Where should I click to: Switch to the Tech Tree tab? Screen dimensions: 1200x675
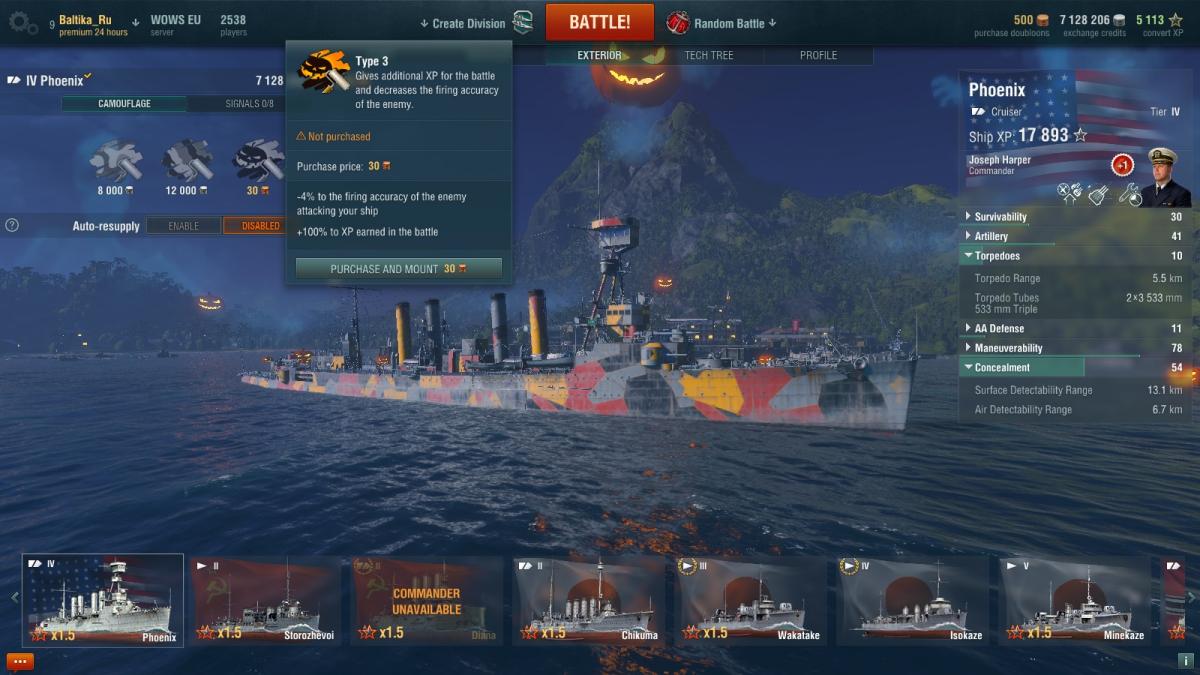click(x=709, y=55)
